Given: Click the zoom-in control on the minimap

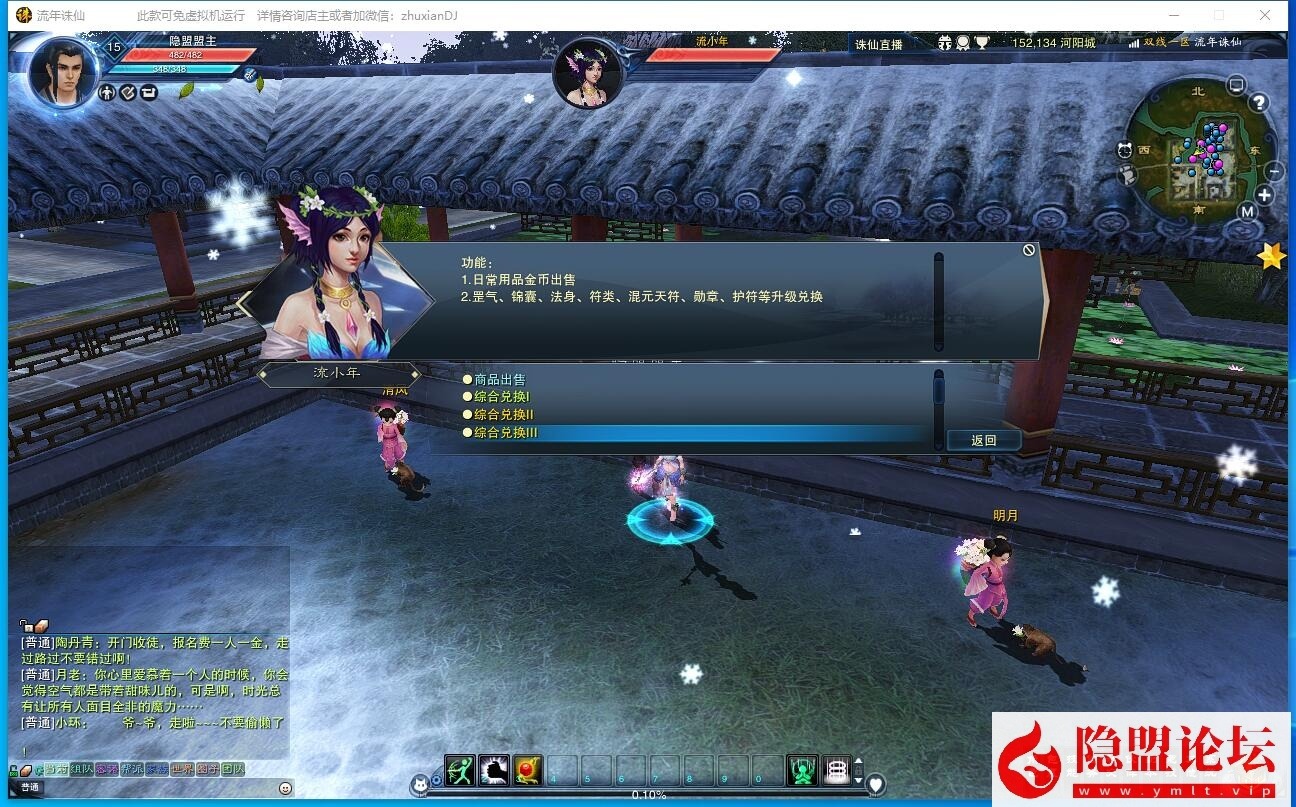Looking at the screenshot, I should tap(1264, 194).
